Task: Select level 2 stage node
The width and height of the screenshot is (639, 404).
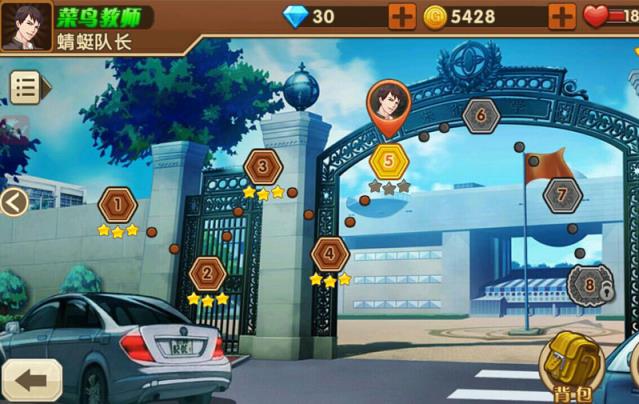Action: 207,273
